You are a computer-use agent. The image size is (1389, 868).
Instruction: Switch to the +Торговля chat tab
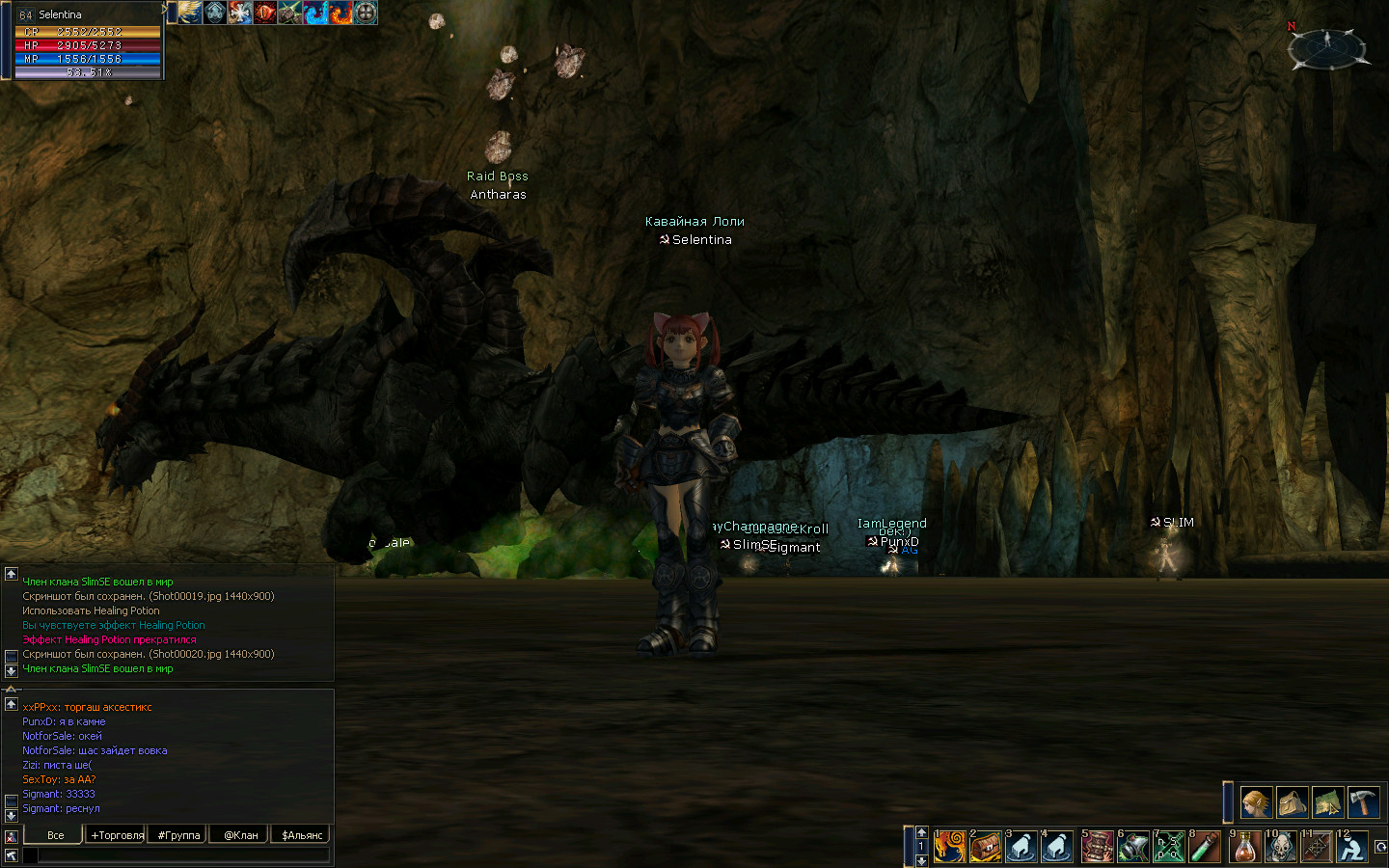(117, 835)
